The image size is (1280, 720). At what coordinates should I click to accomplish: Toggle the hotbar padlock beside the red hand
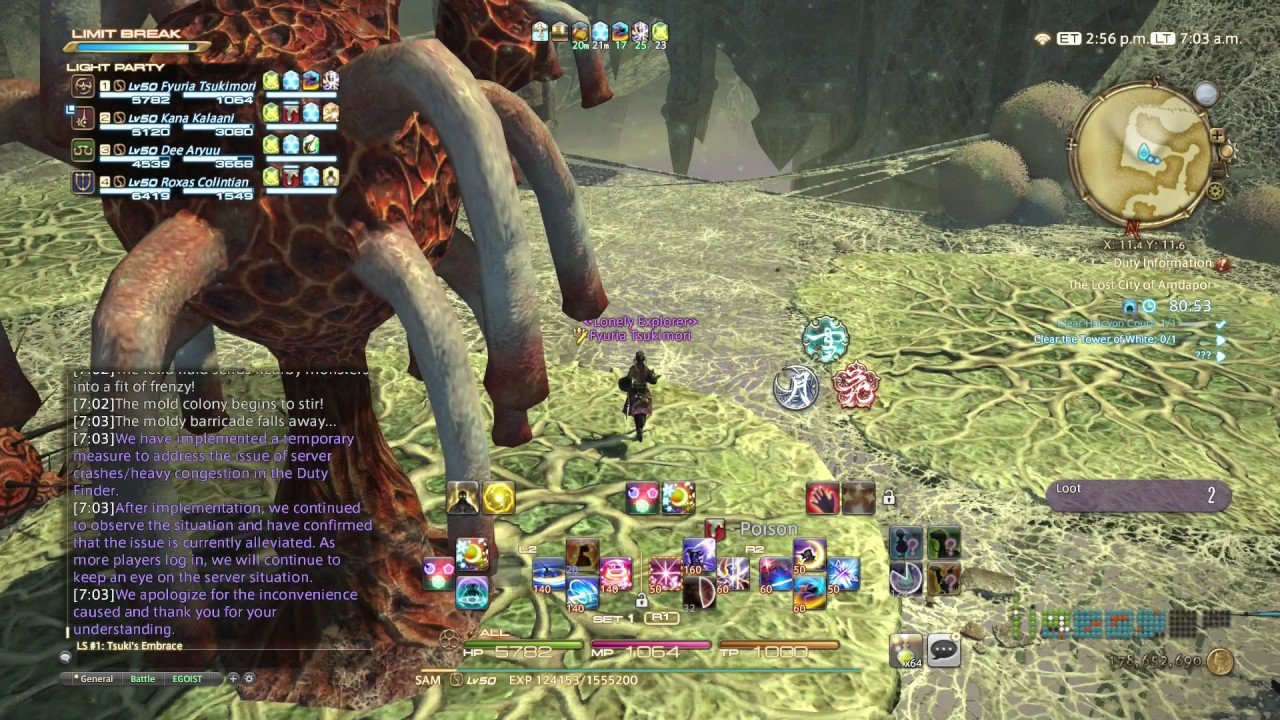point(888,497)
